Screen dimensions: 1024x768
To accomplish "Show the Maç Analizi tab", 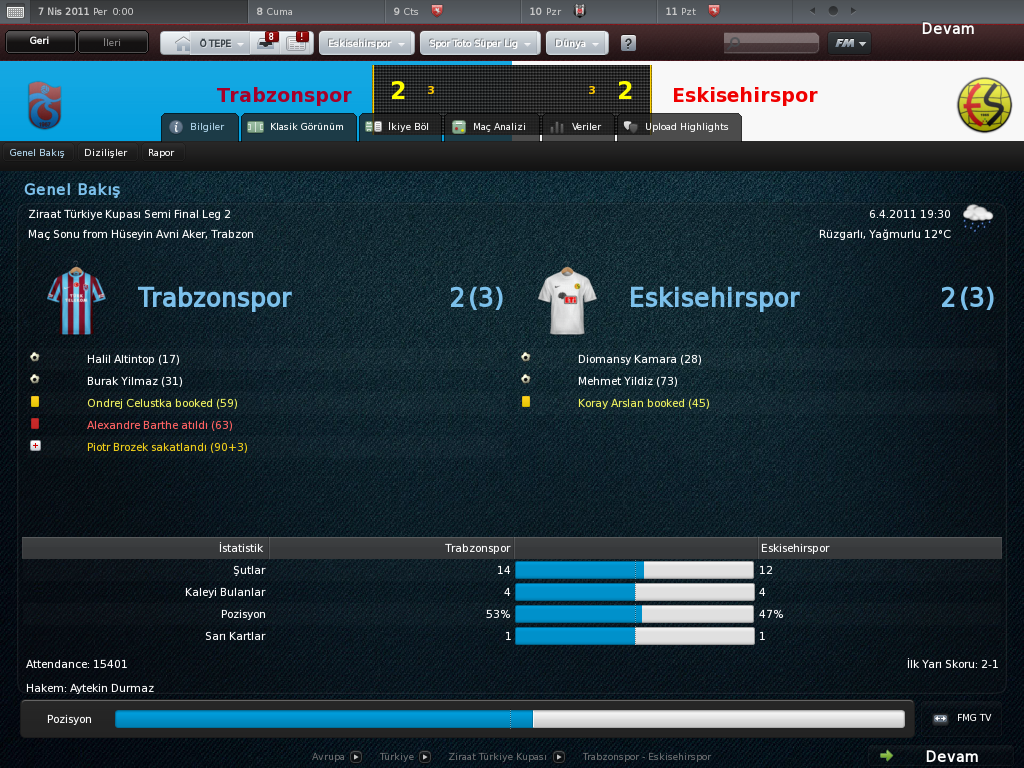I will click(490, 127).
